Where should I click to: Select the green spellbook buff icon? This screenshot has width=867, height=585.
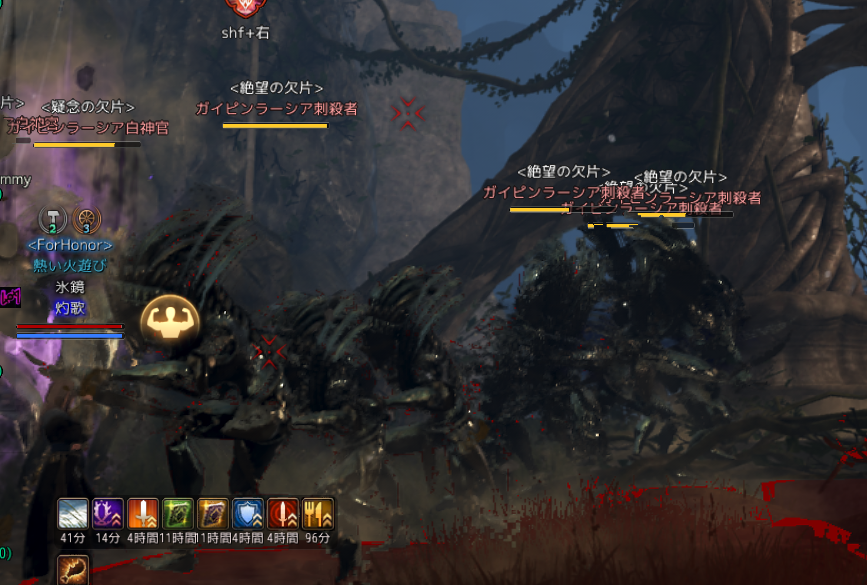click(x=178, y=513)
